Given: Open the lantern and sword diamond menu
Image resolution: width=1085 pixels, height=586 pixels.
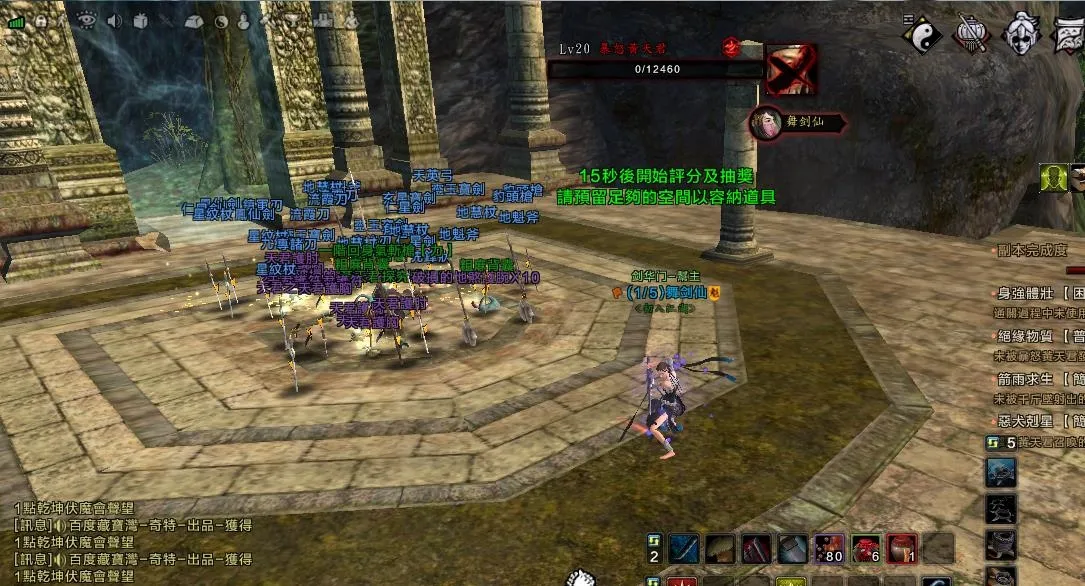Looking at the screenshot, I should [970, 35].
